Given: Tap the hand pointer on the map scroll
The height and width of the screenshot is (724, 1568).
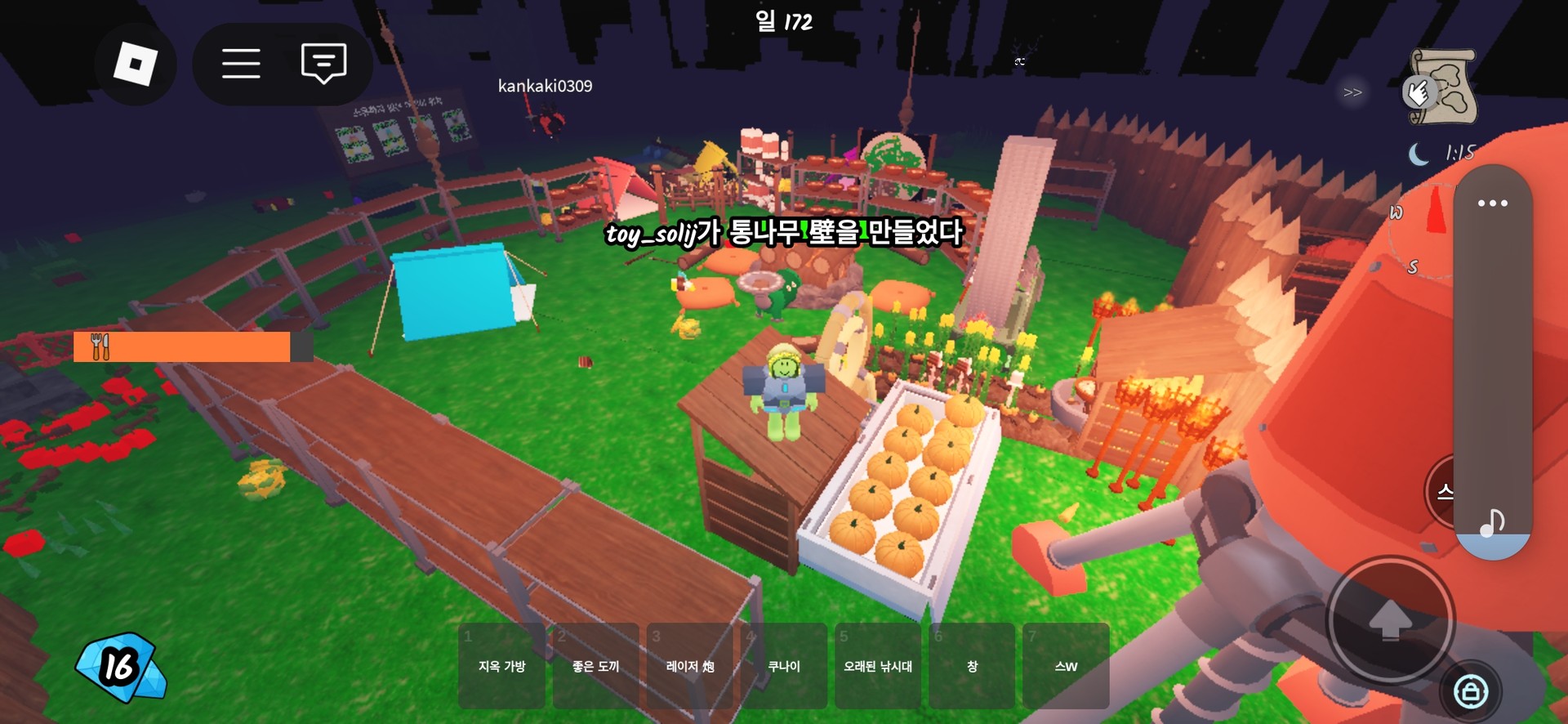Looking at the screenshot, I should coord(1419,92).
